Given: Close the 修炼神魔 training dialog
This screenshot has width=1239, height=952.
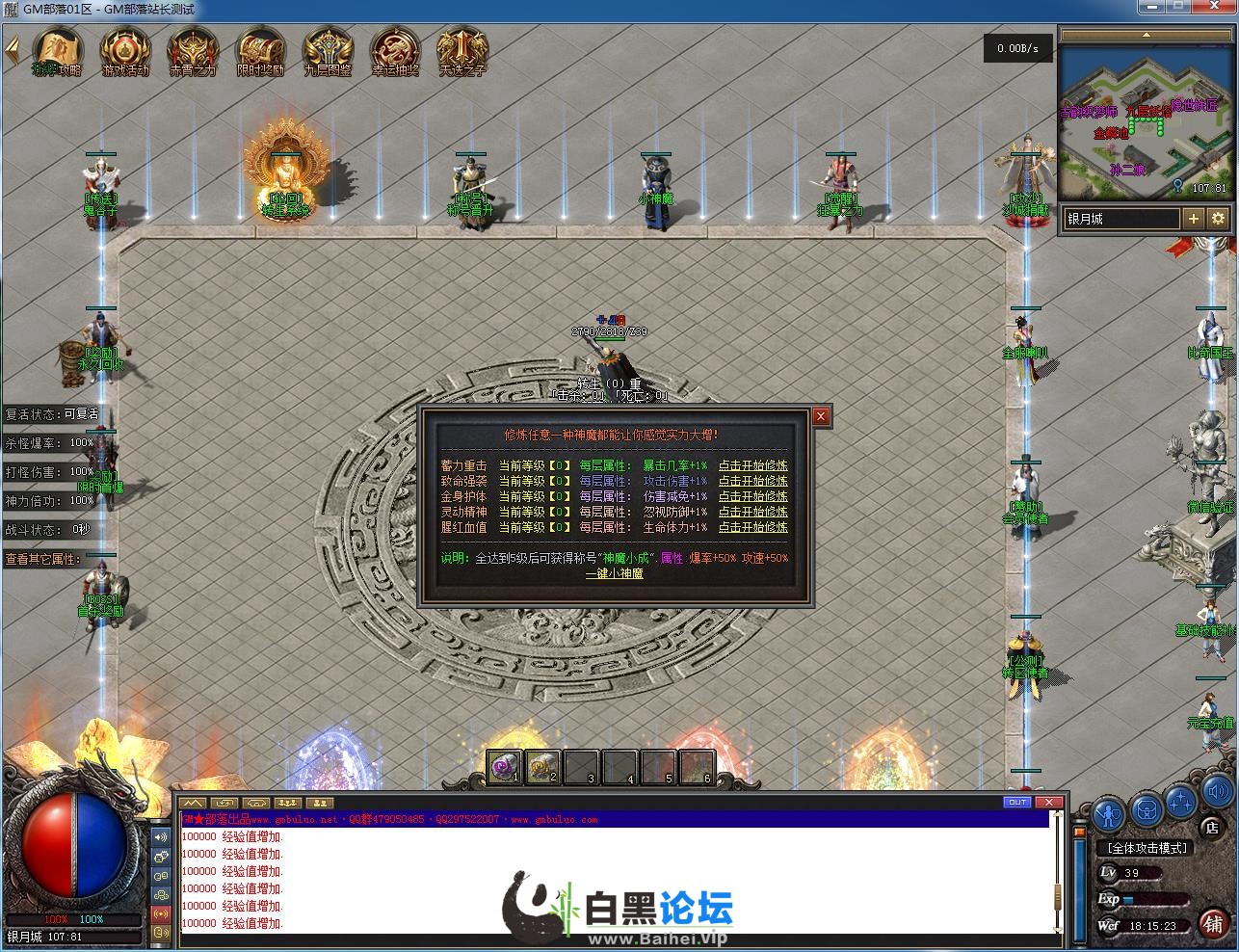Looking at the screenshot, I should [821, 416].
